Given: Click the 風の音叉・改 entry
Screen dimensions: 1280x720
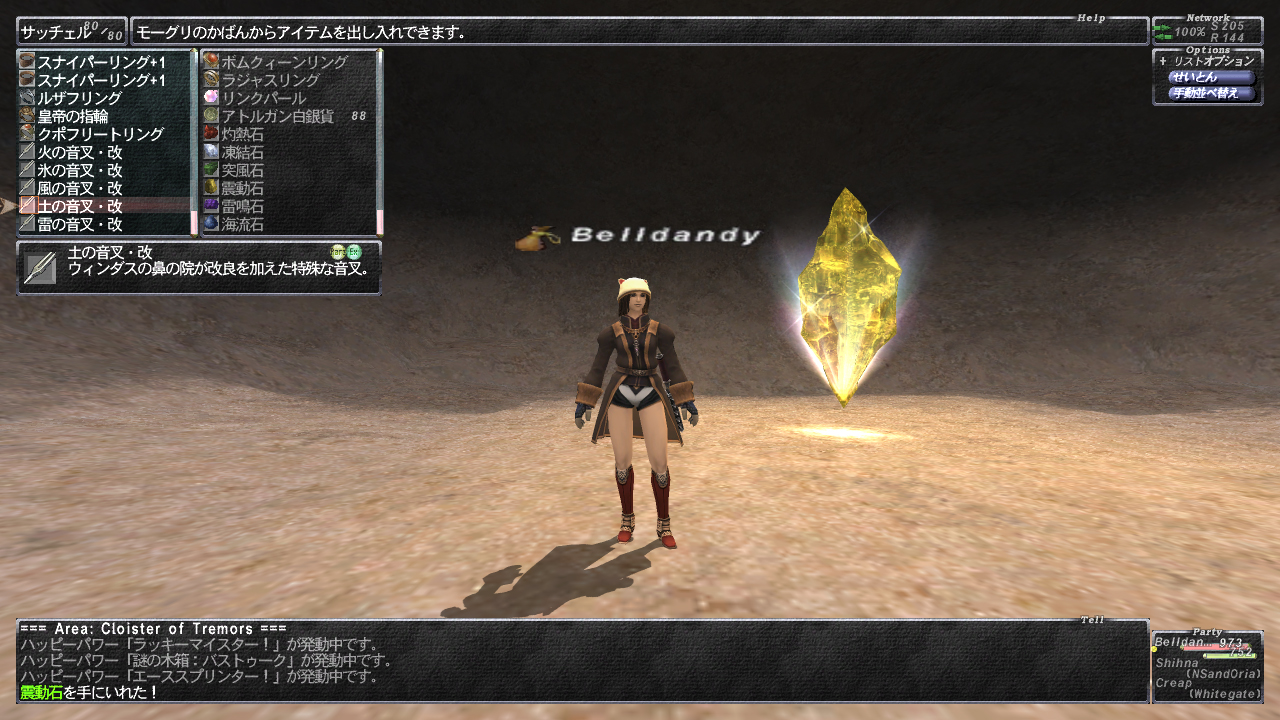Looking at the screenshot, I should [80, 188].
